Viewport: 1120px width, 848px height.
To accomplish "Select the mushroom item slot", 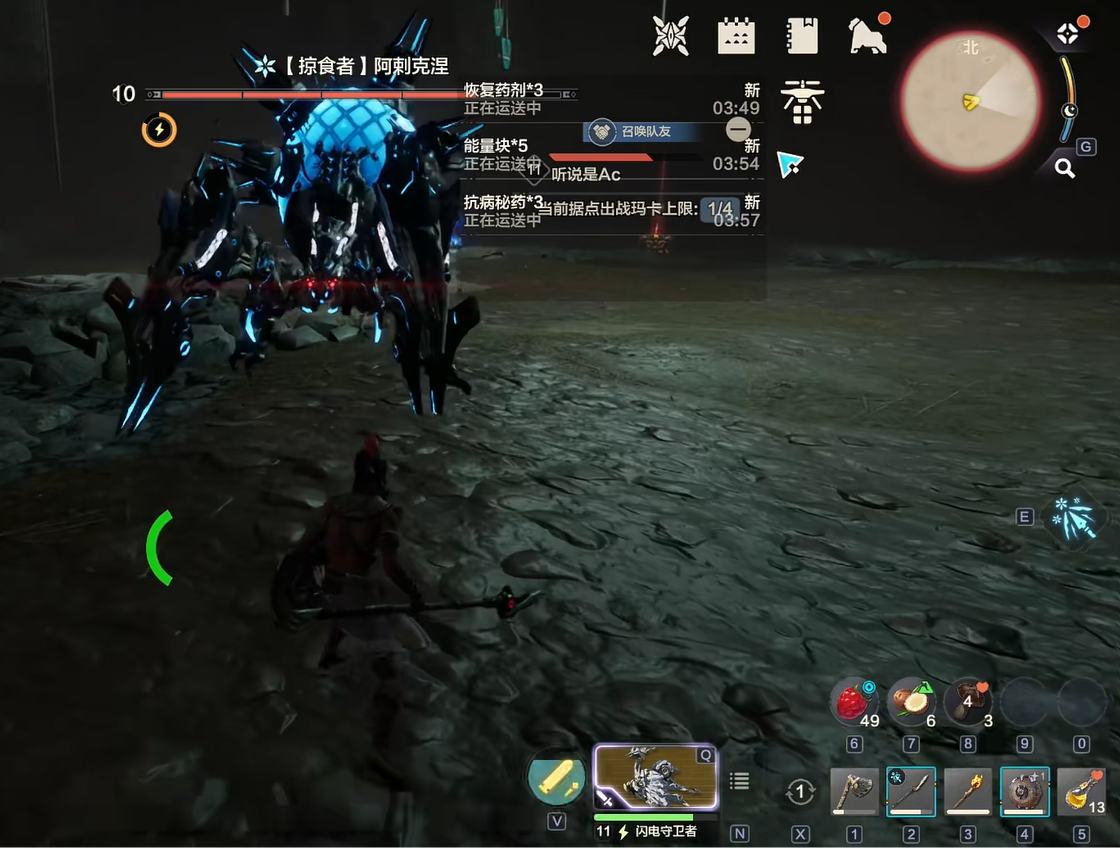I will [x=967, y=701].
